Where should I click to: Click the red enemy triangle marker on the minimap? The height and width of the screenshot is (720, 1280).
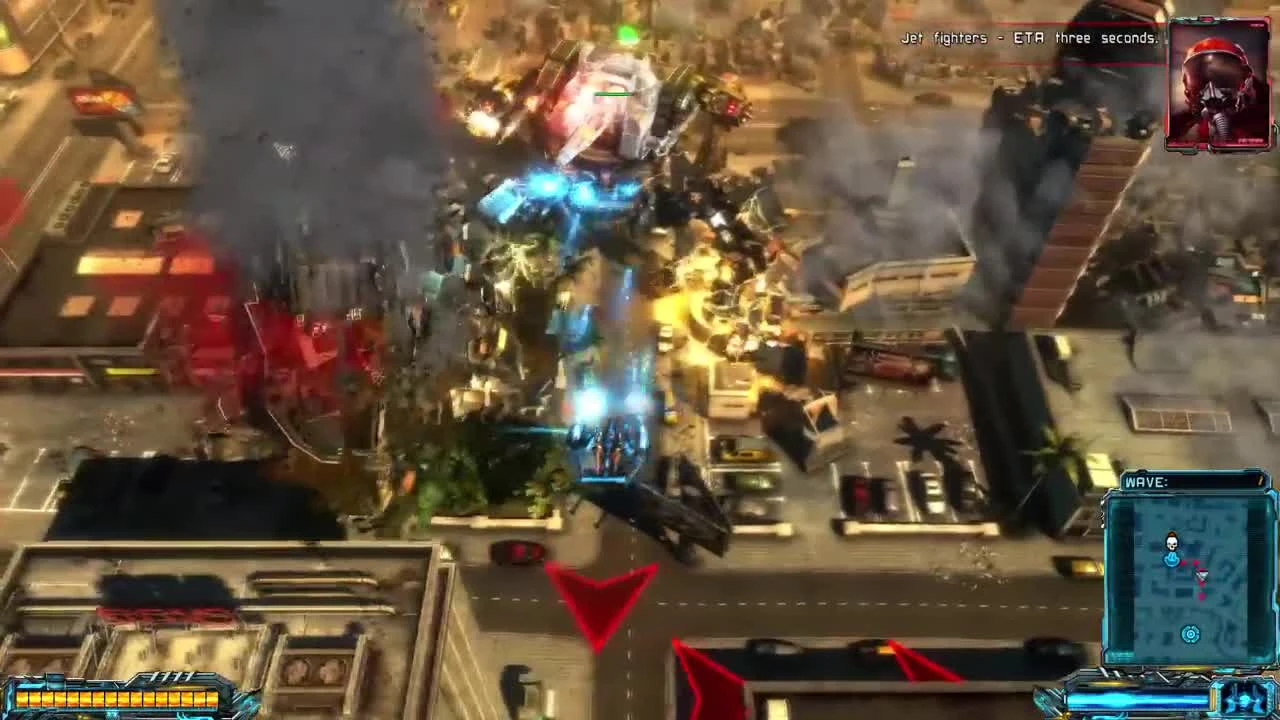click(x=1200, y=575)
